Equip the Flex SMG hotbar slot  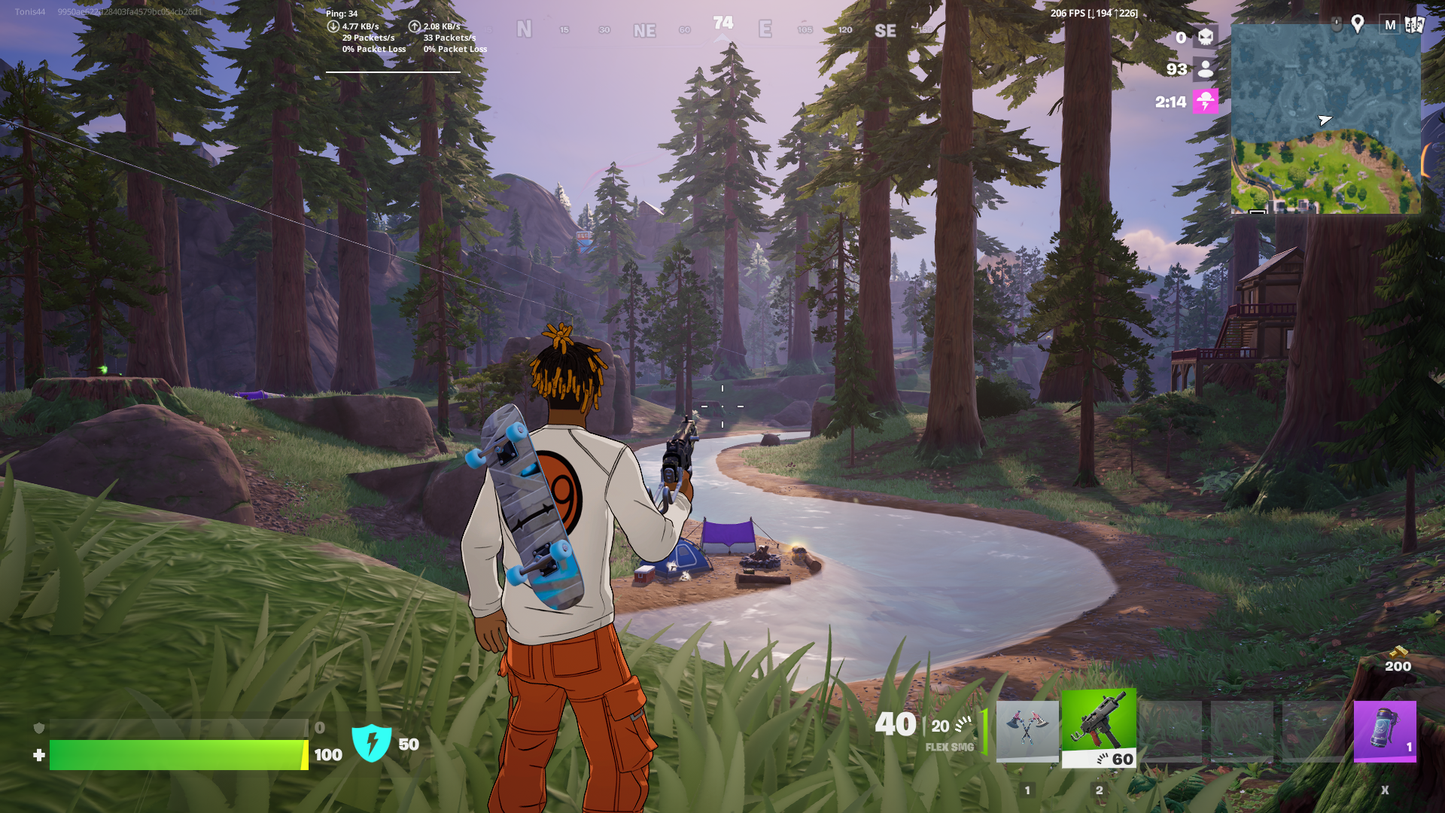point(1098,727)
